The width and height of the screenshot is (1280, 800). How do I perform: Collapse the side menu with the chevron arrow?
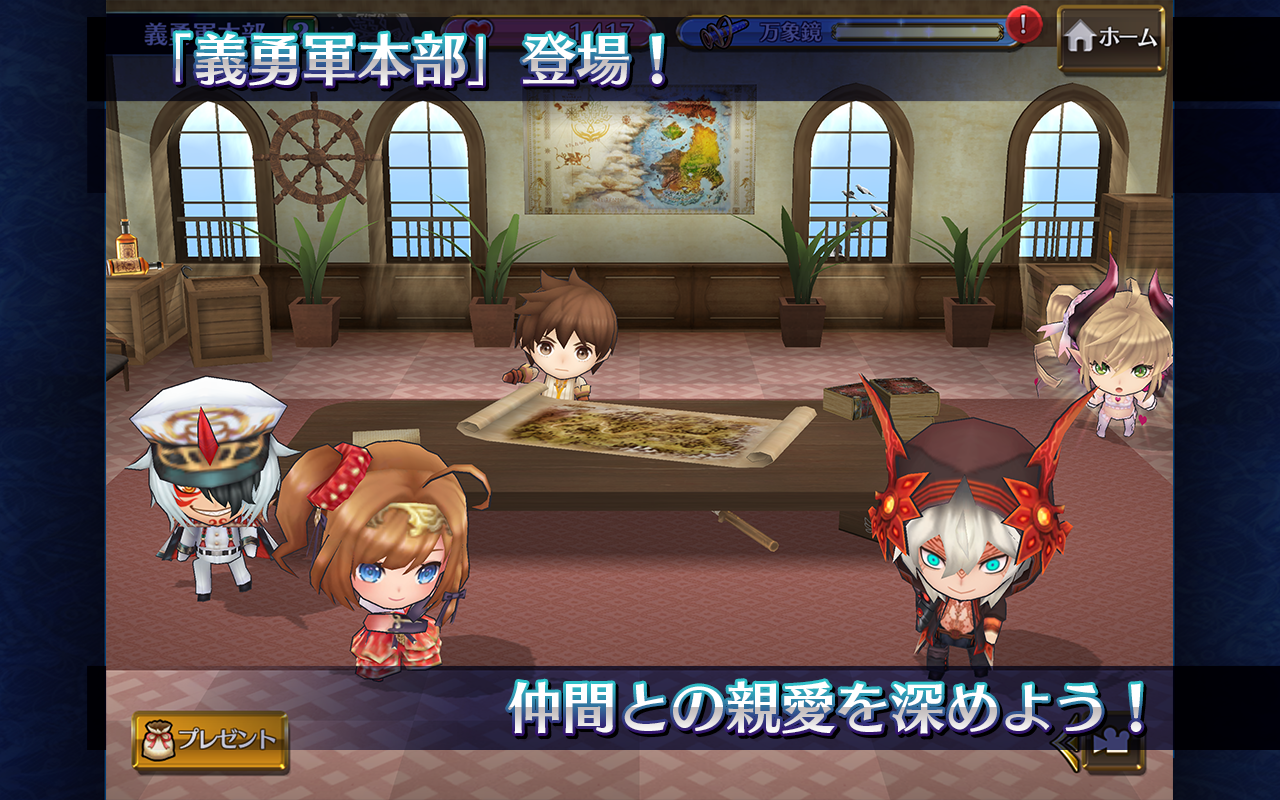[1063, 742]
